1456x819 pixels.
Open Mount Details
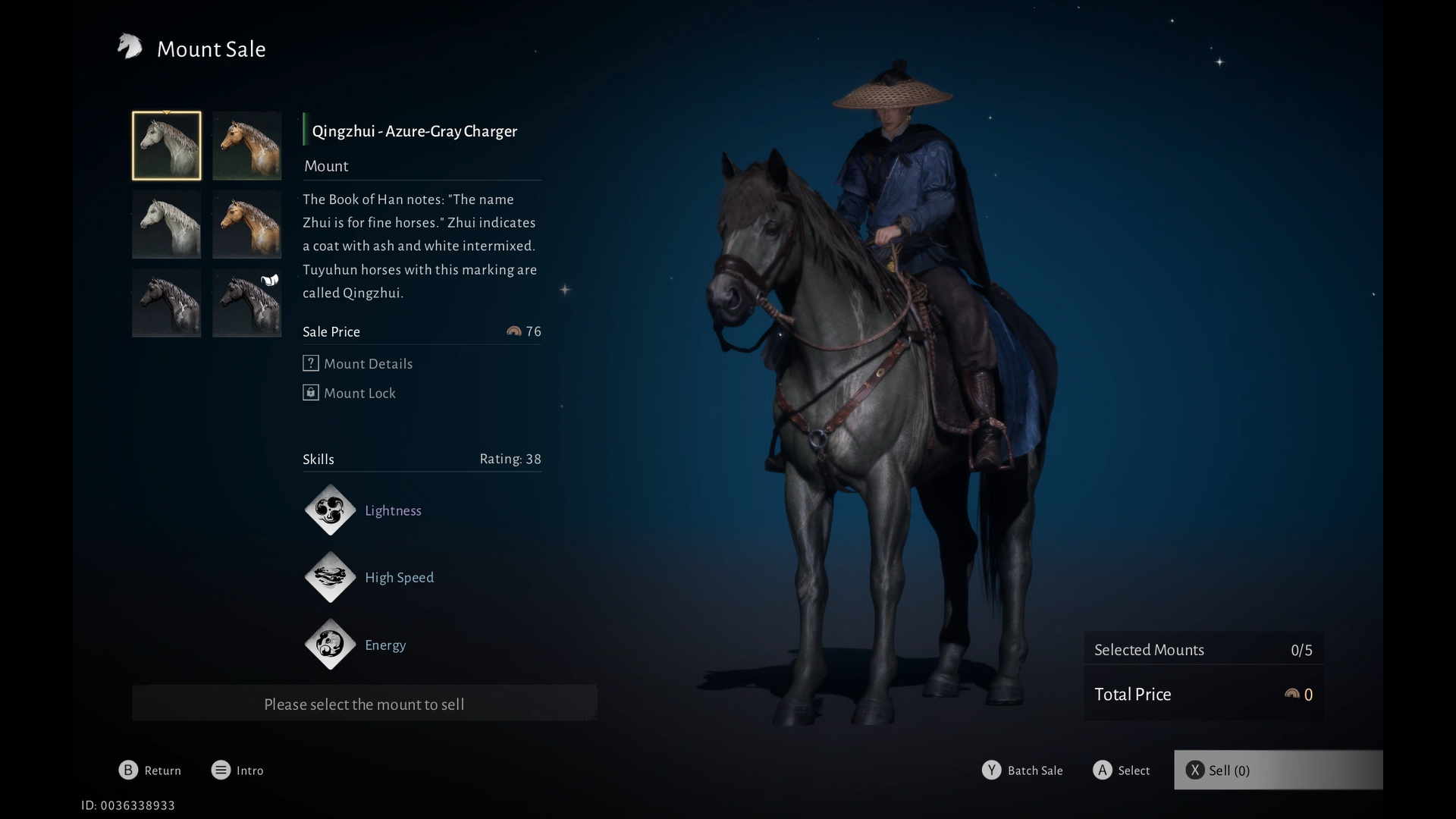click(x=357, y=363)
